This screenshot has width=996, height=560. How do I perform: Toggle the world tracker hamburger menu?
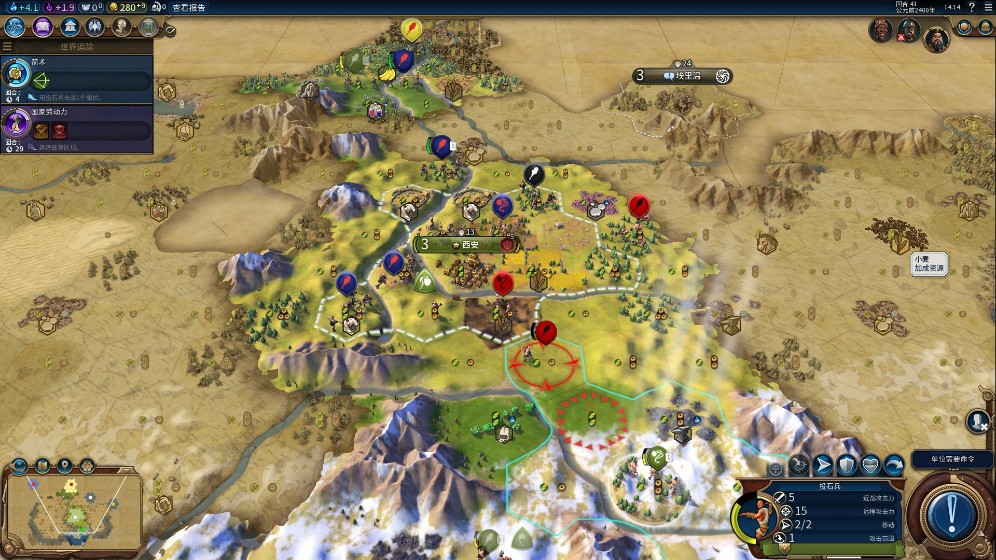(x=8, y=46)
